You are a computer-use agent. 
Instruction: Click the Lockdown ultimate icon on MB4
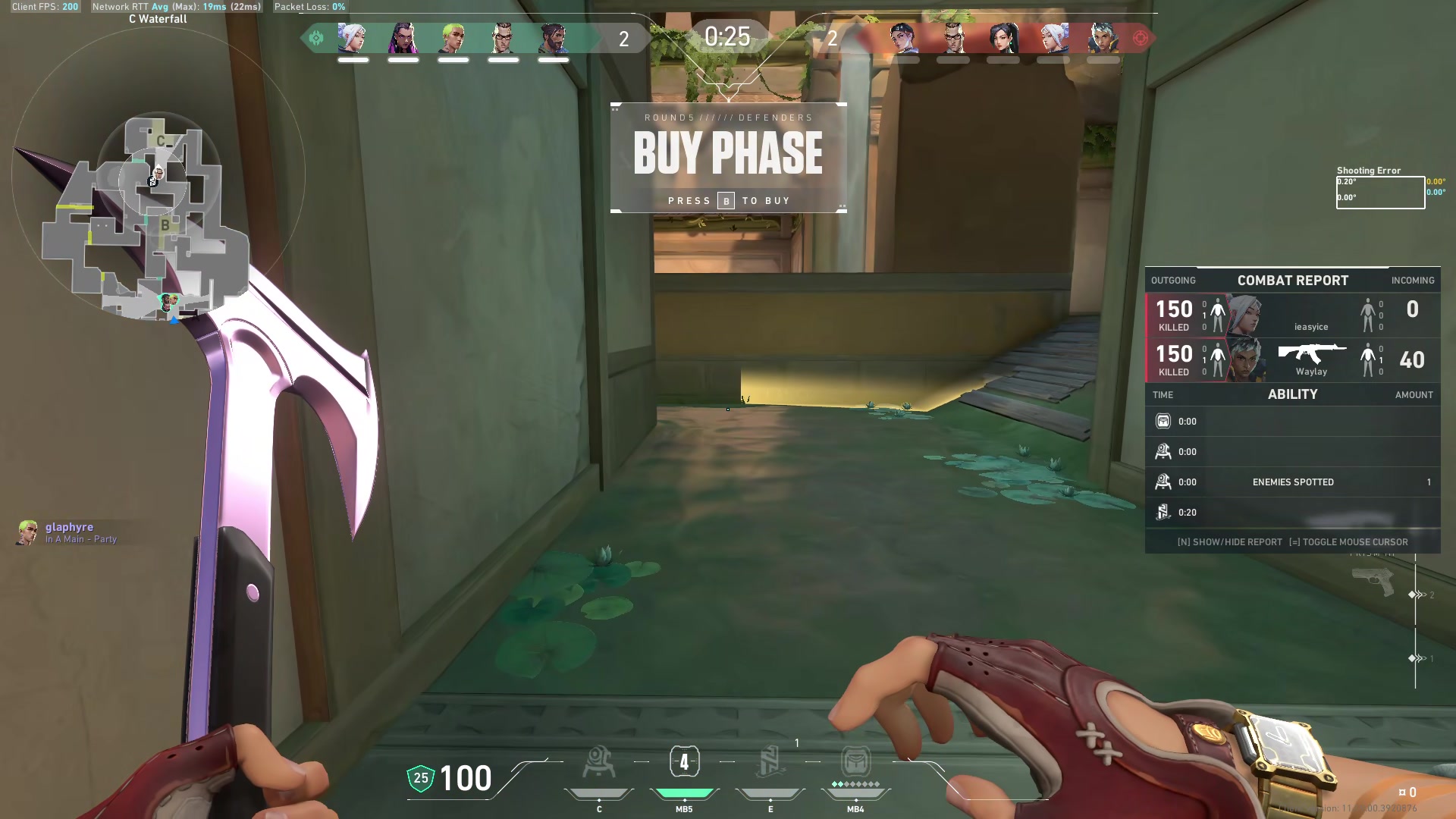pyautogui.click(x=855, y=762)
